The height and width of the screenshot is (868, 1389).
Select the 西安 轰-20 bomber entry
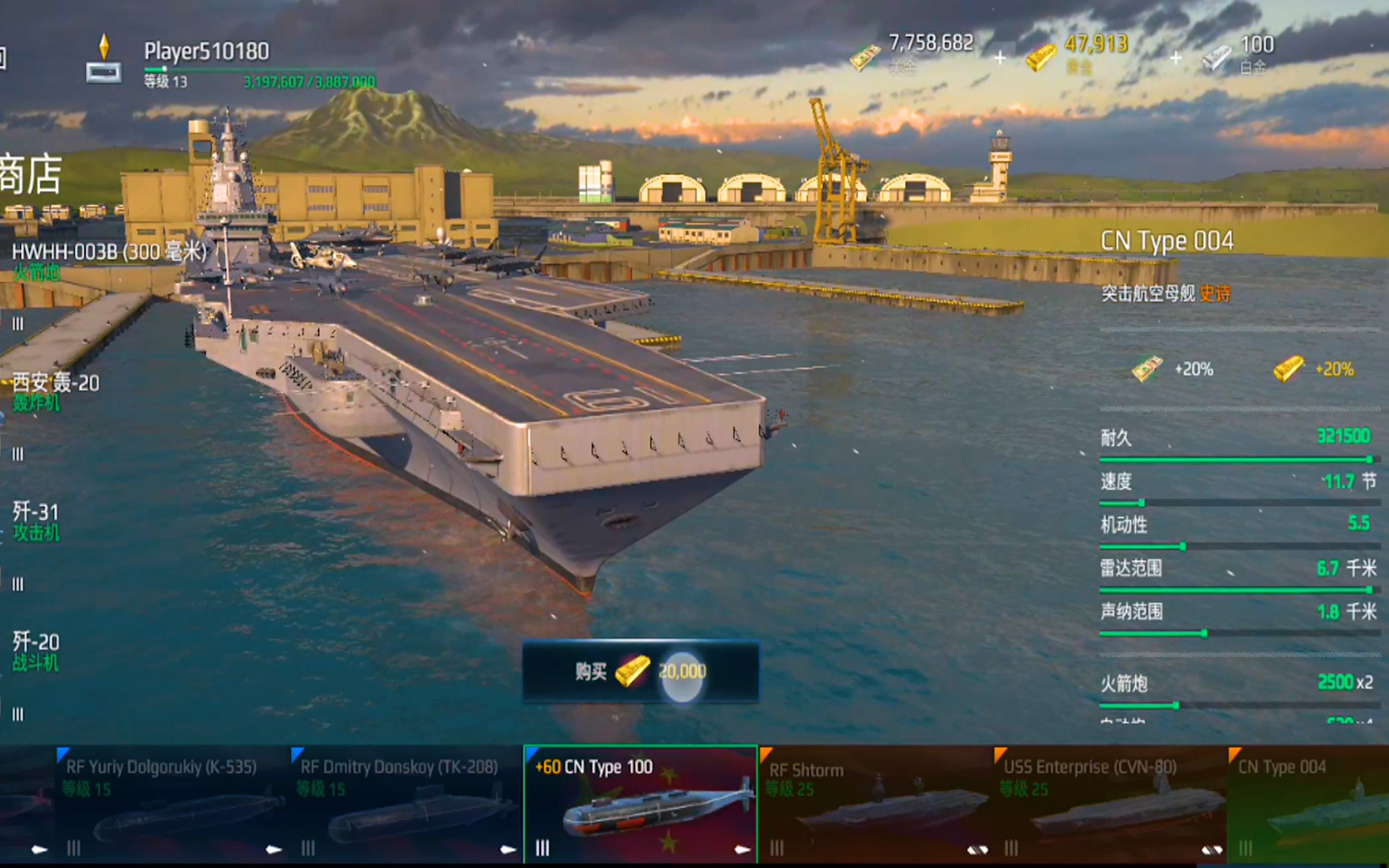[x=55, y=391]
